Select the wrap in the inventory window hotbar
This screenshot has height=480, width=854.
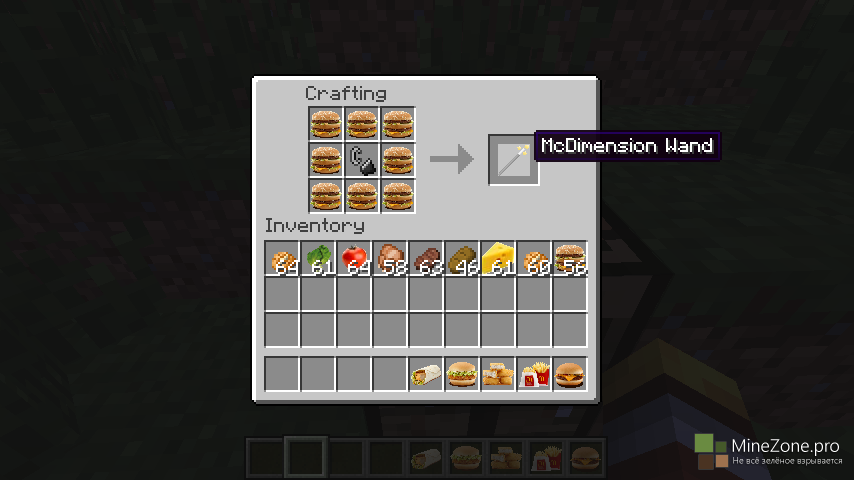pos(426,374)
